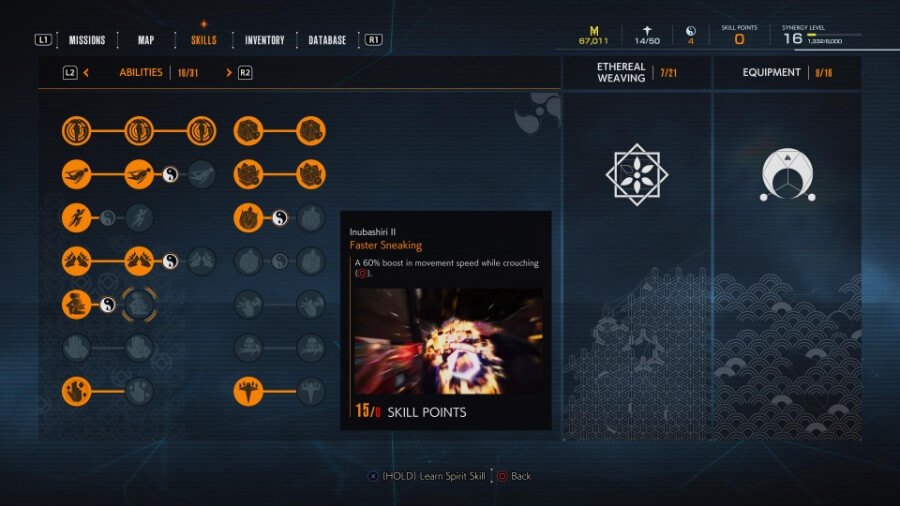
Task: Choose the unlocked orange winged figure node
Action: point(248,390)
